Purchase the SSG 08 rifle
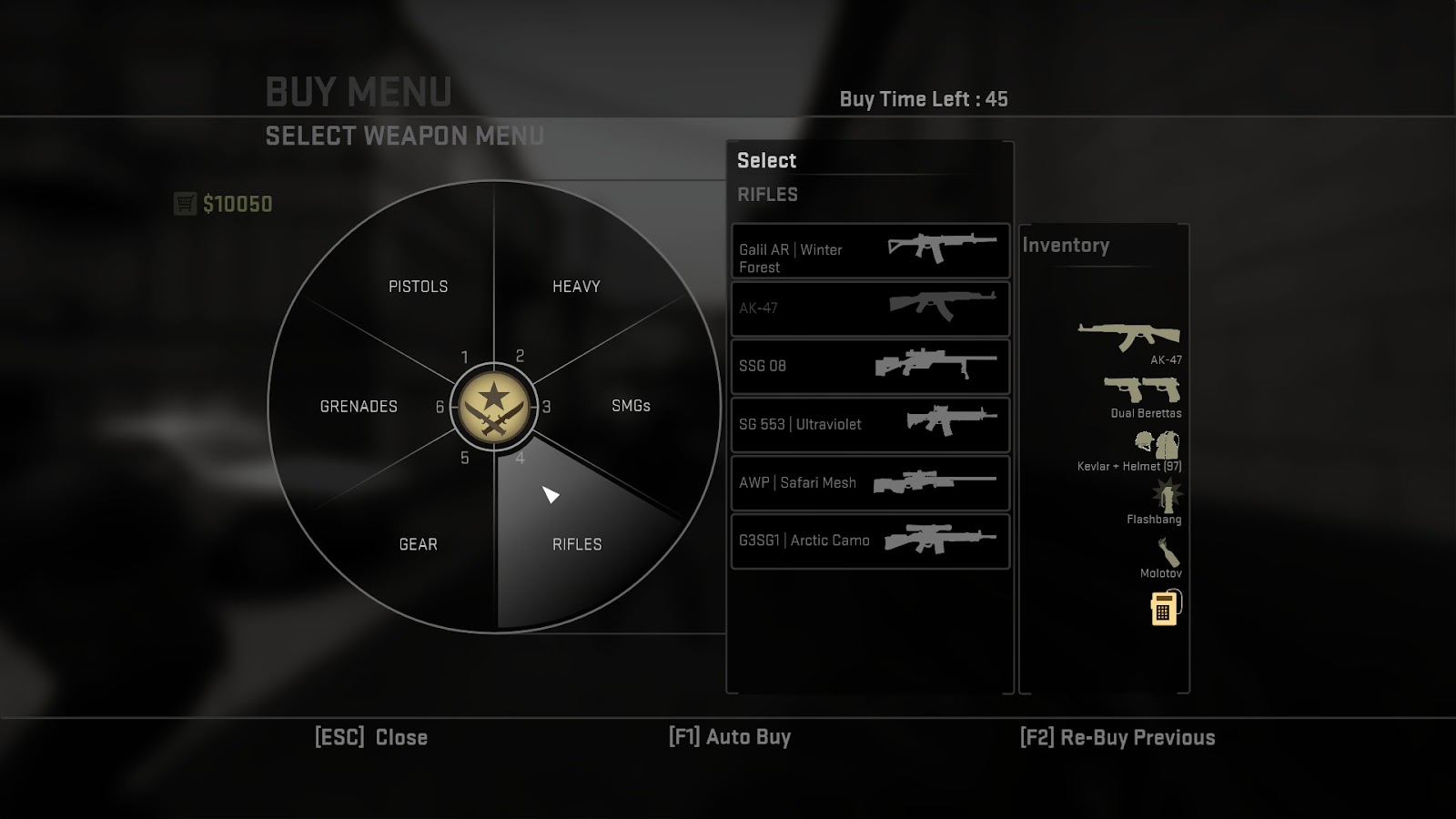This screenshot has height=819, width=1456. pos(870,367)
